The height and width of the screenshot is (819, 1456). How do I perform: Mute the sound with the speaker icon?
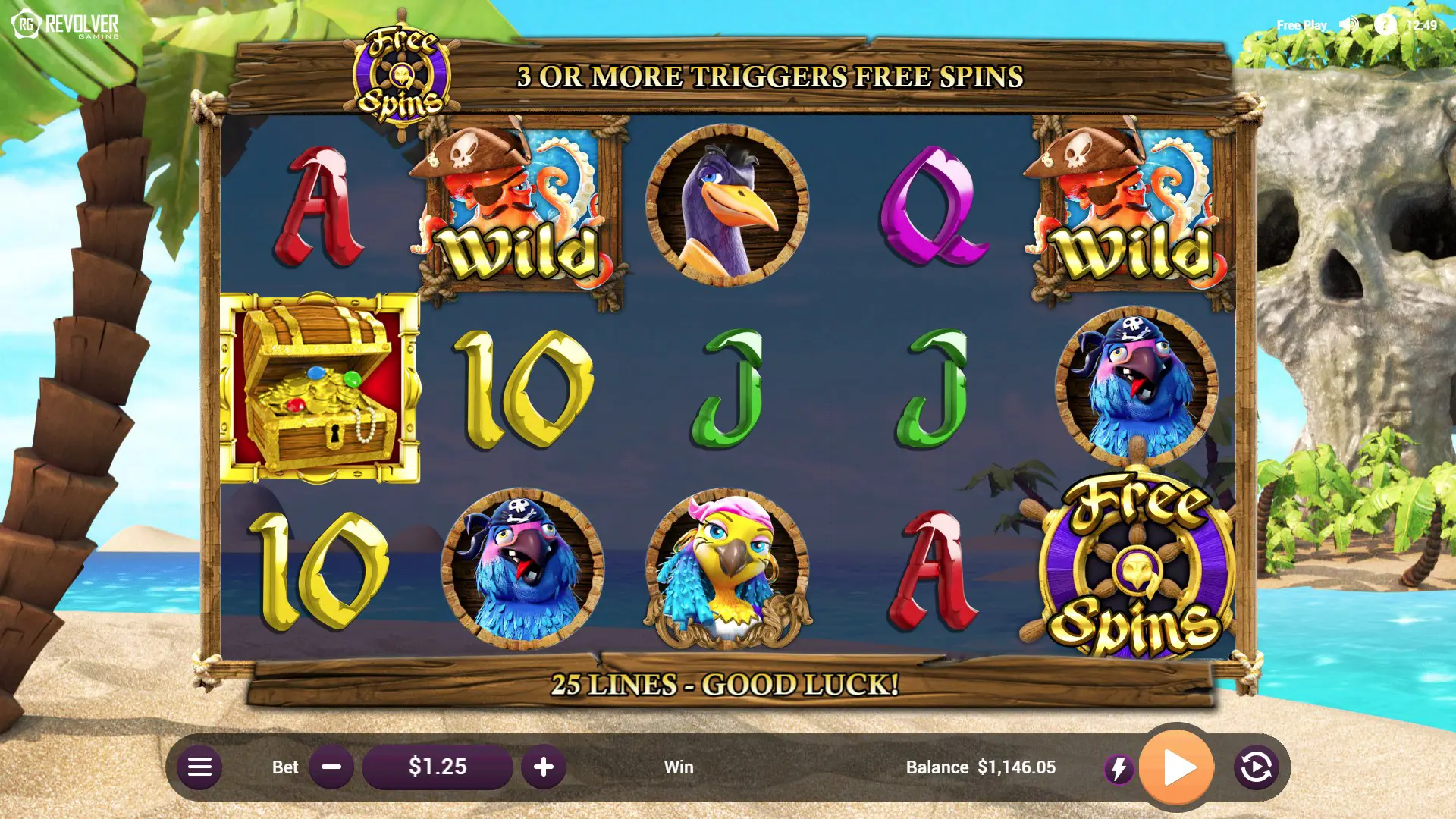tap(1349, 24)
